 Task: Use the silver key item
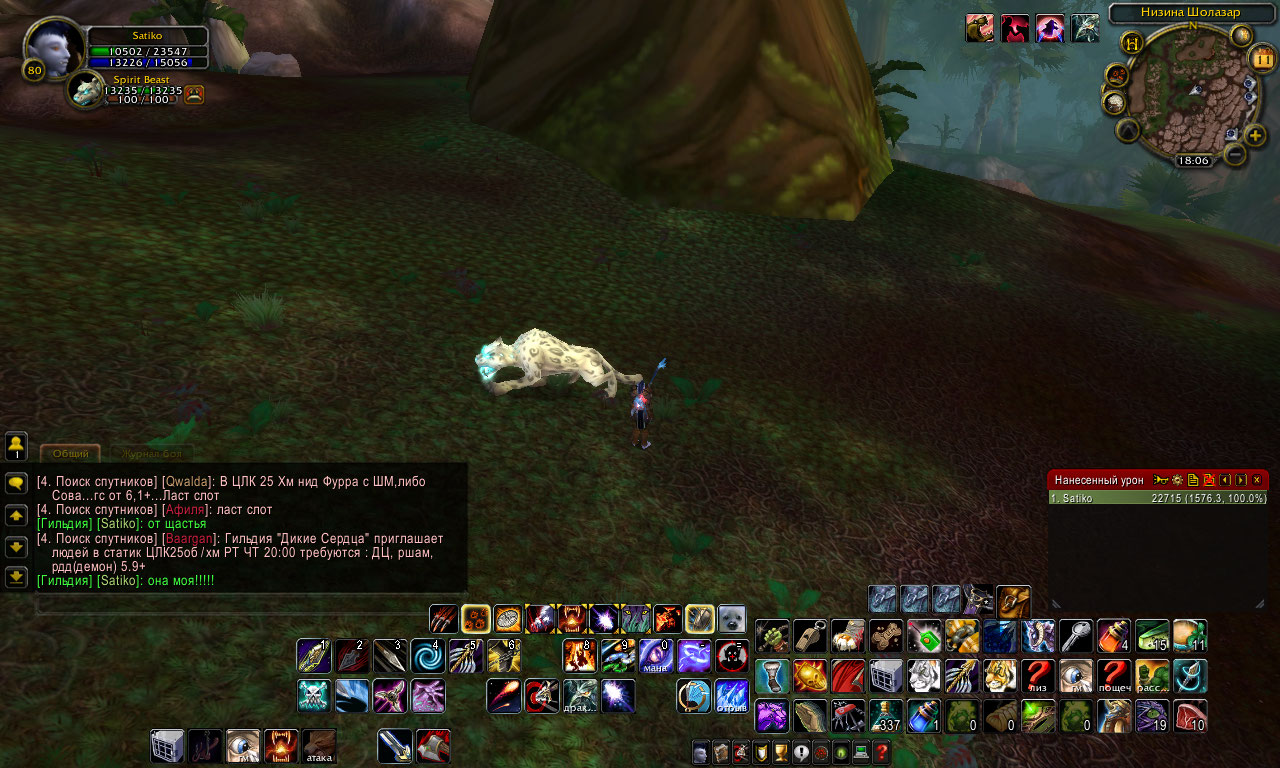(x=1076, y=636)
